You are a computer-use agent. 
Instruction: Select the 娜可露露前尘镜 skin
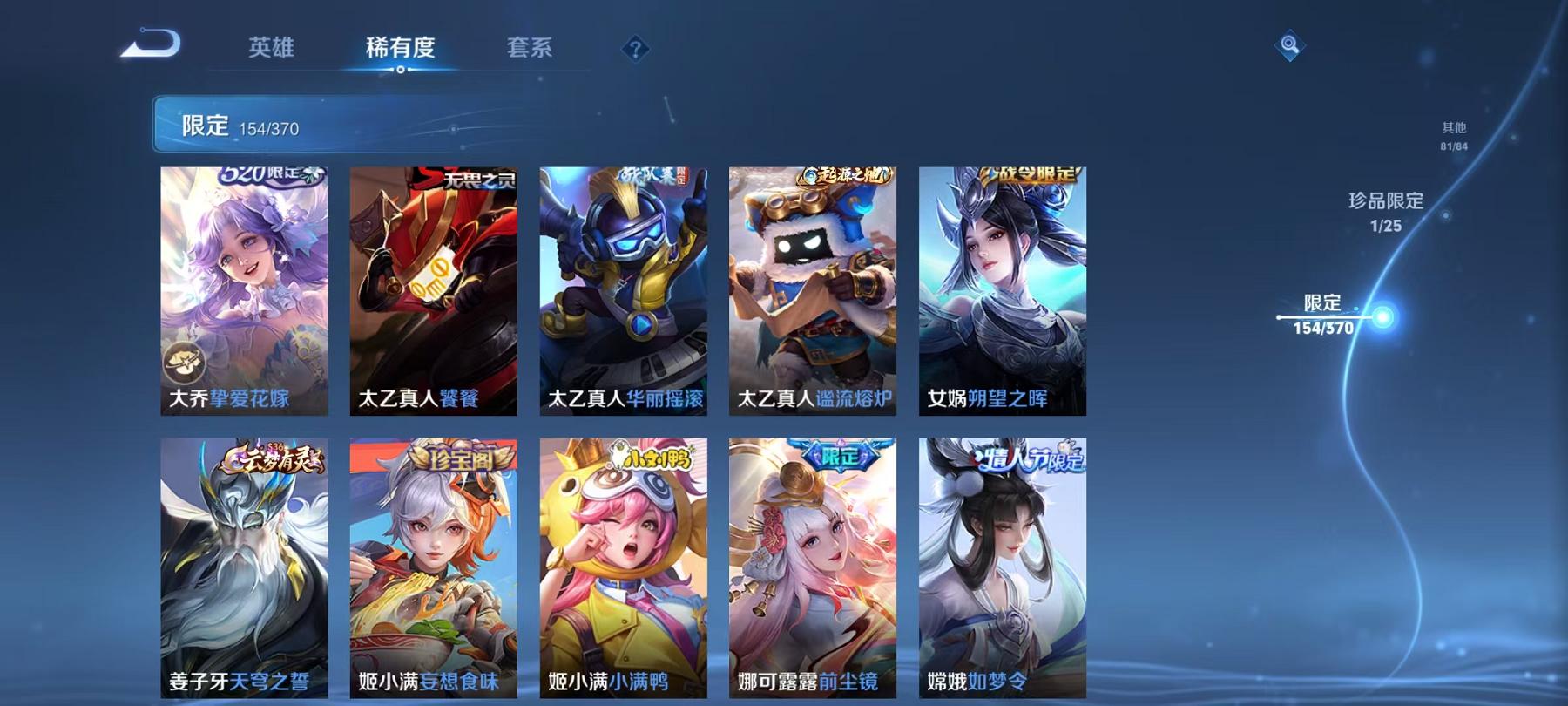point(814,567)
